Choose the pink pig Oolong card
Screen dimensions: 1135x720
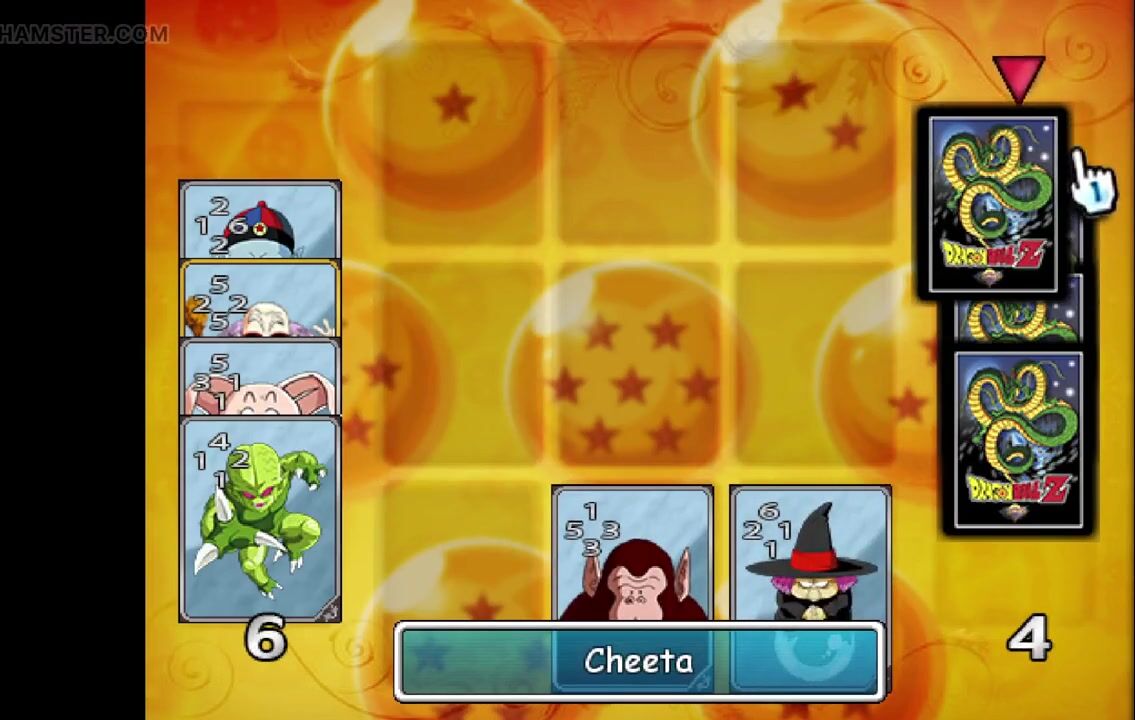coord(260,378)
